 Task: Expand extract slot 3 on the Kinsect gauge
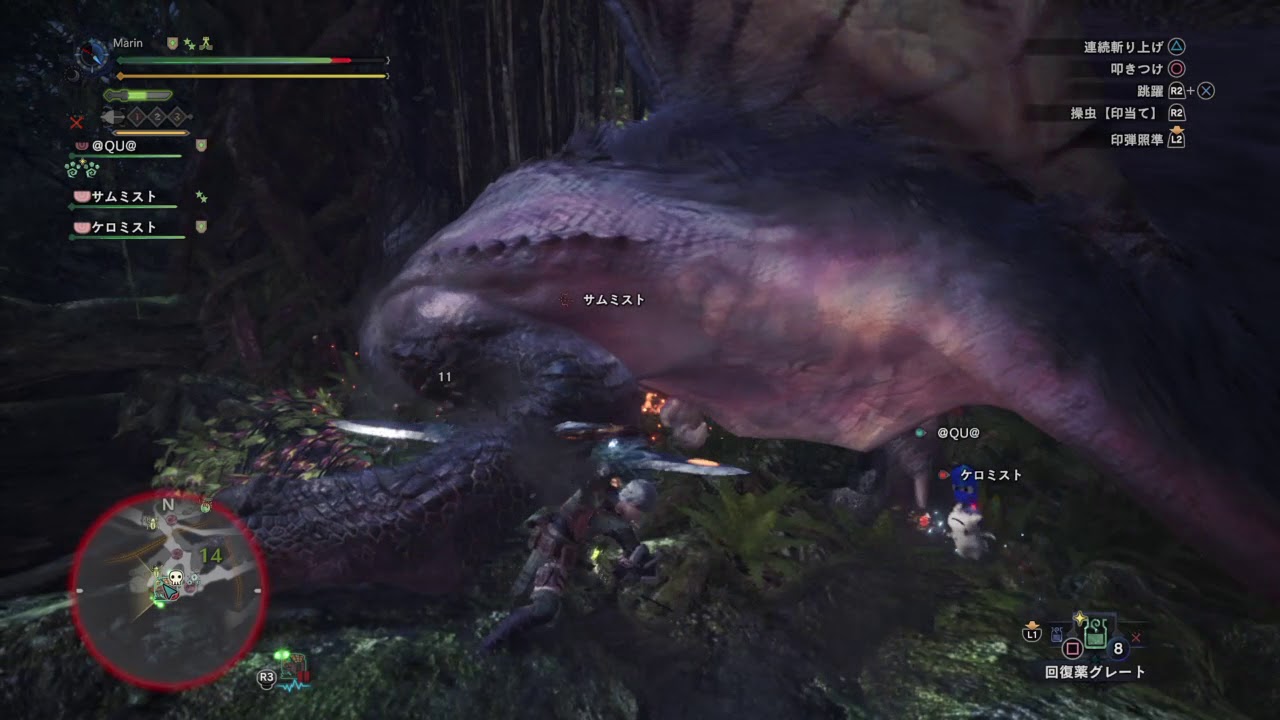[x=175, y=116]
